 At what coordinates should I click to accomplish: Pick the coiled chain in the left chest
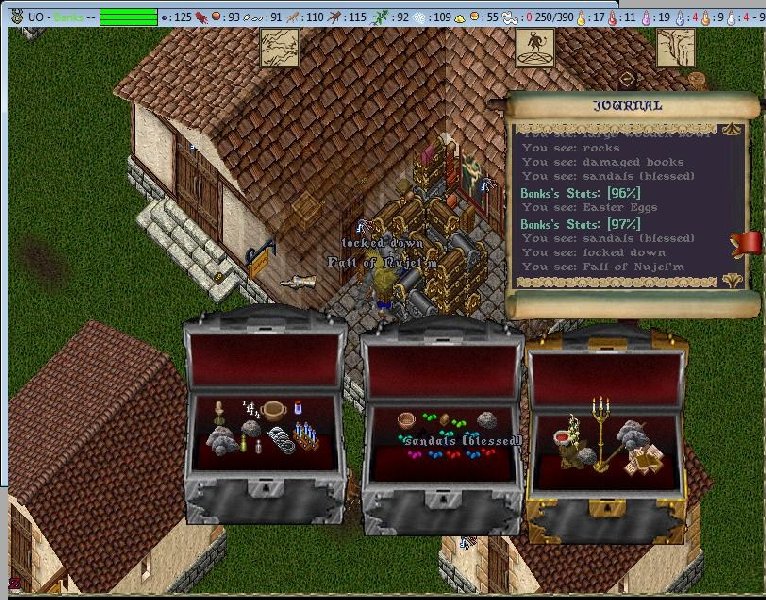(279, 437)
